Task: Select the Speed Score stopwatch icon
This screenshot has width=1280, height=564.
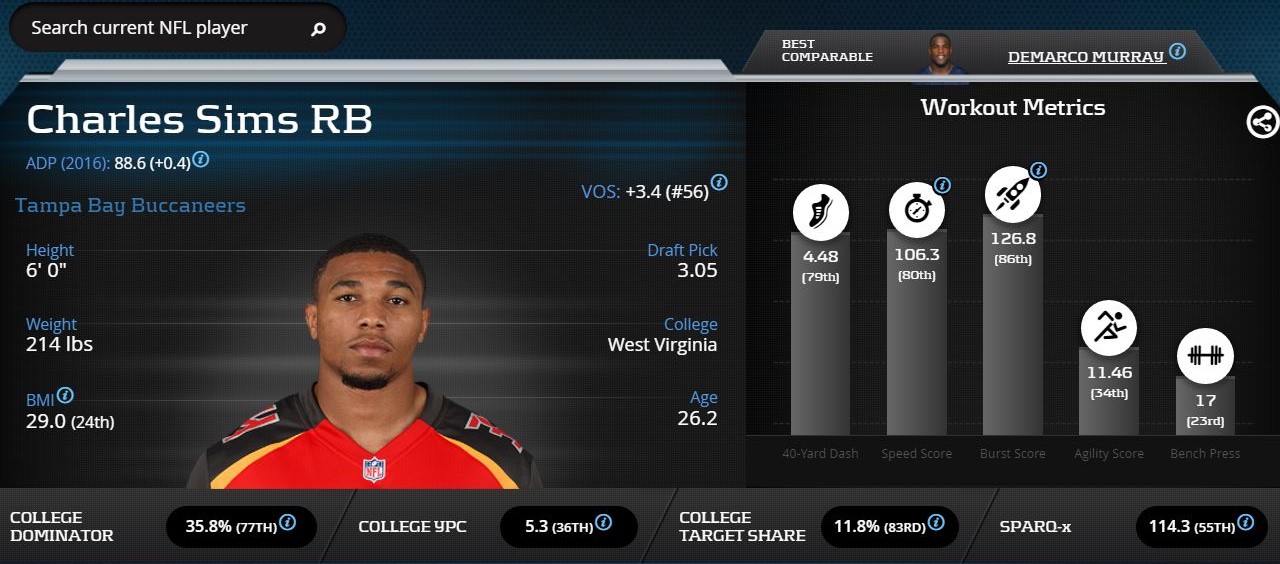Action: [916, 210]
